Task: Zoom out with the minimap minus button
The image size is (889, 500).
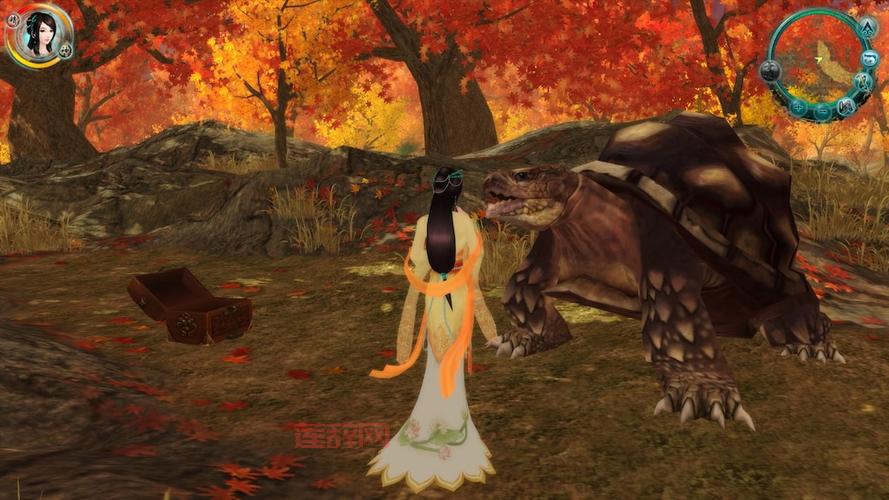Action: pyautogui.click(x=822, y=112)
